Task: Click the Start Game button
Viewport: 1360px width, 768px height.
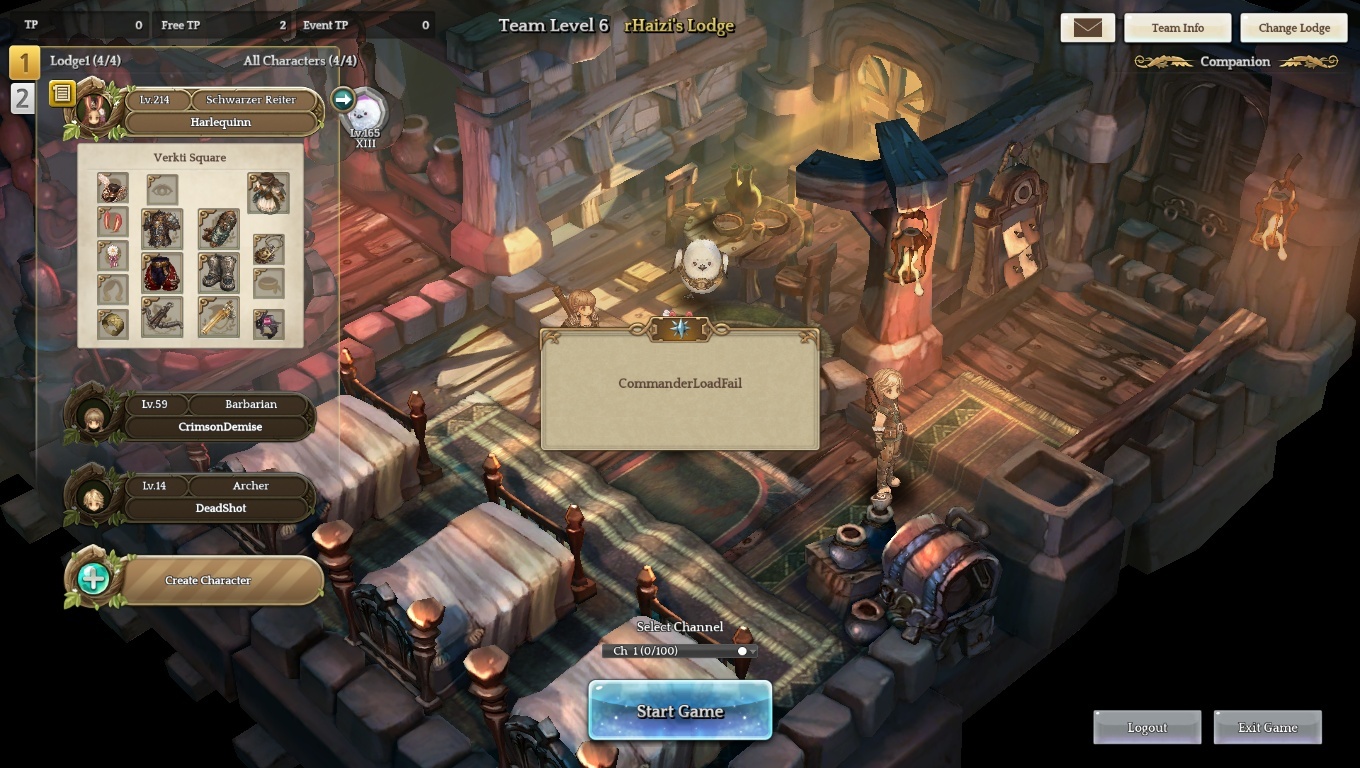Action: pyautogui.click(x=680, y=711)
